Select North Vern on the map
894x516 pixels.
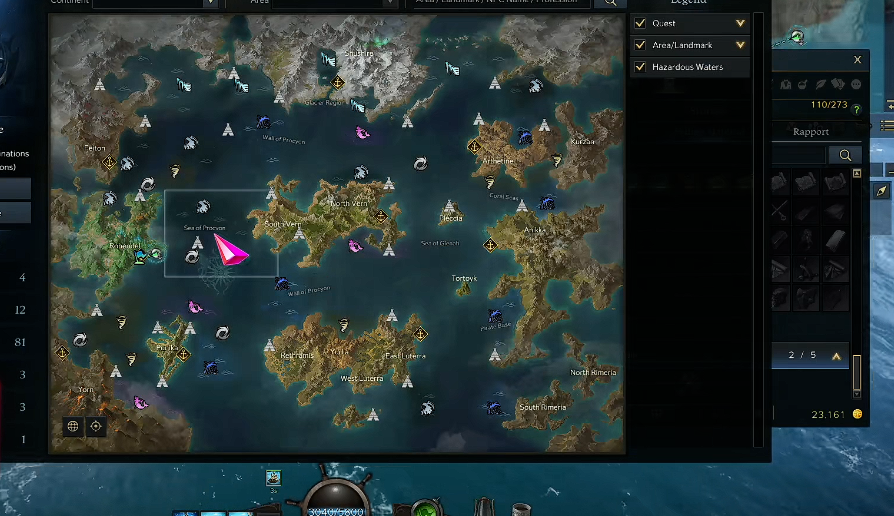tap(348, 203)
